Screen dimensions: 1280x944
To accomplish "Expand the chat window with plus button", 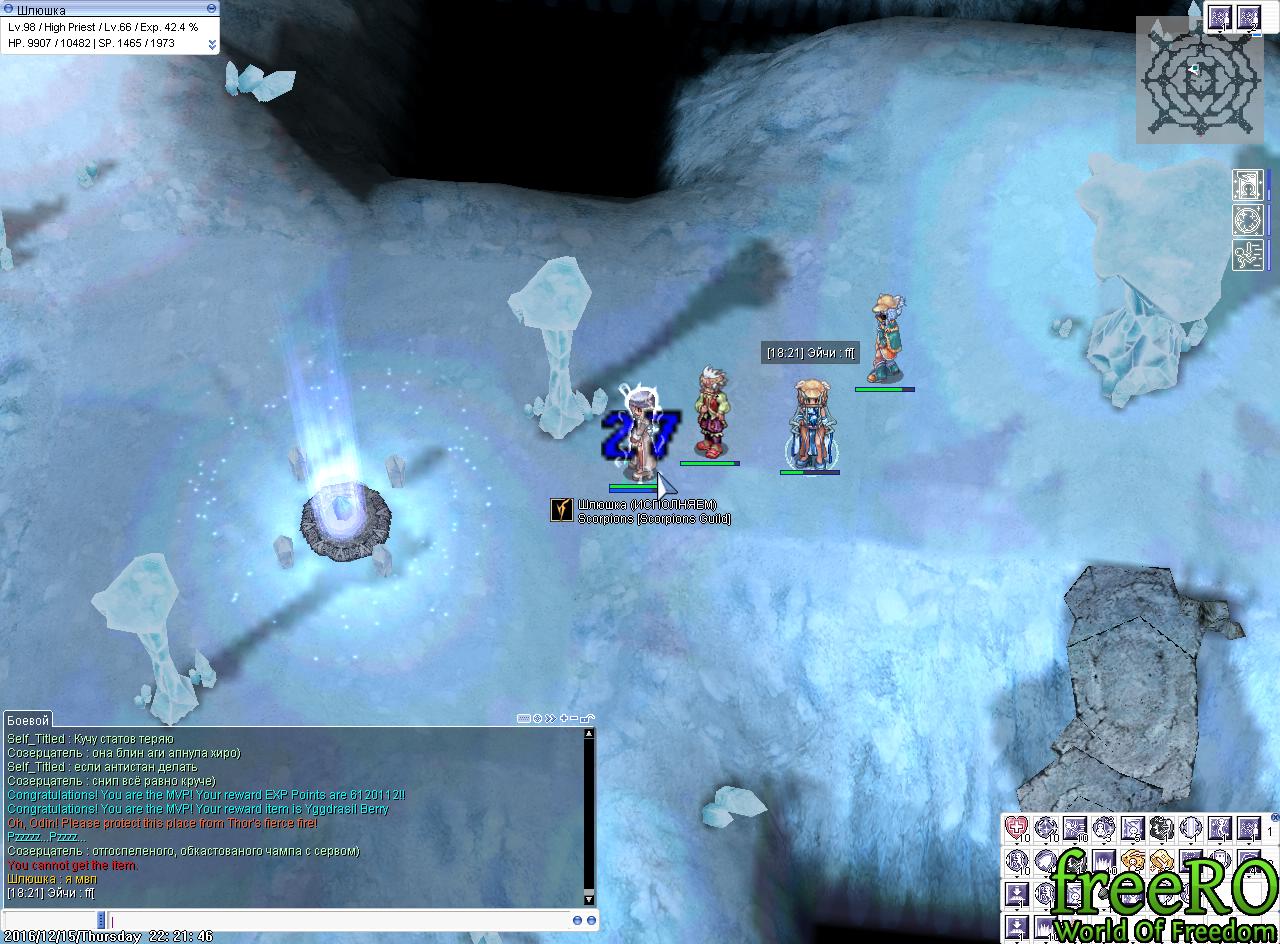I will coord(565,718).
